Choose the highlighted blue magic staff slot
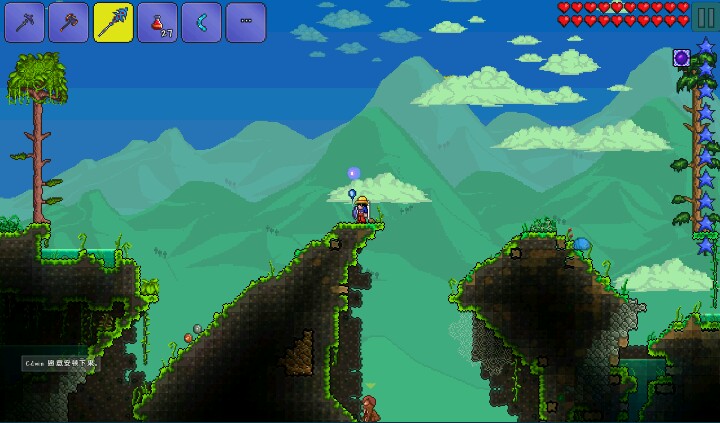 point(113,22)
